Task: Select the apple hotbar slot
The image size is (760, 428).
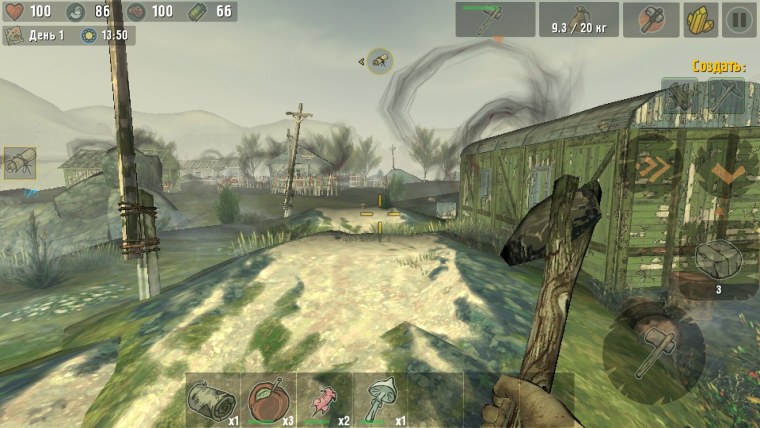Action: pyautogui.click(x=268, y=399)
